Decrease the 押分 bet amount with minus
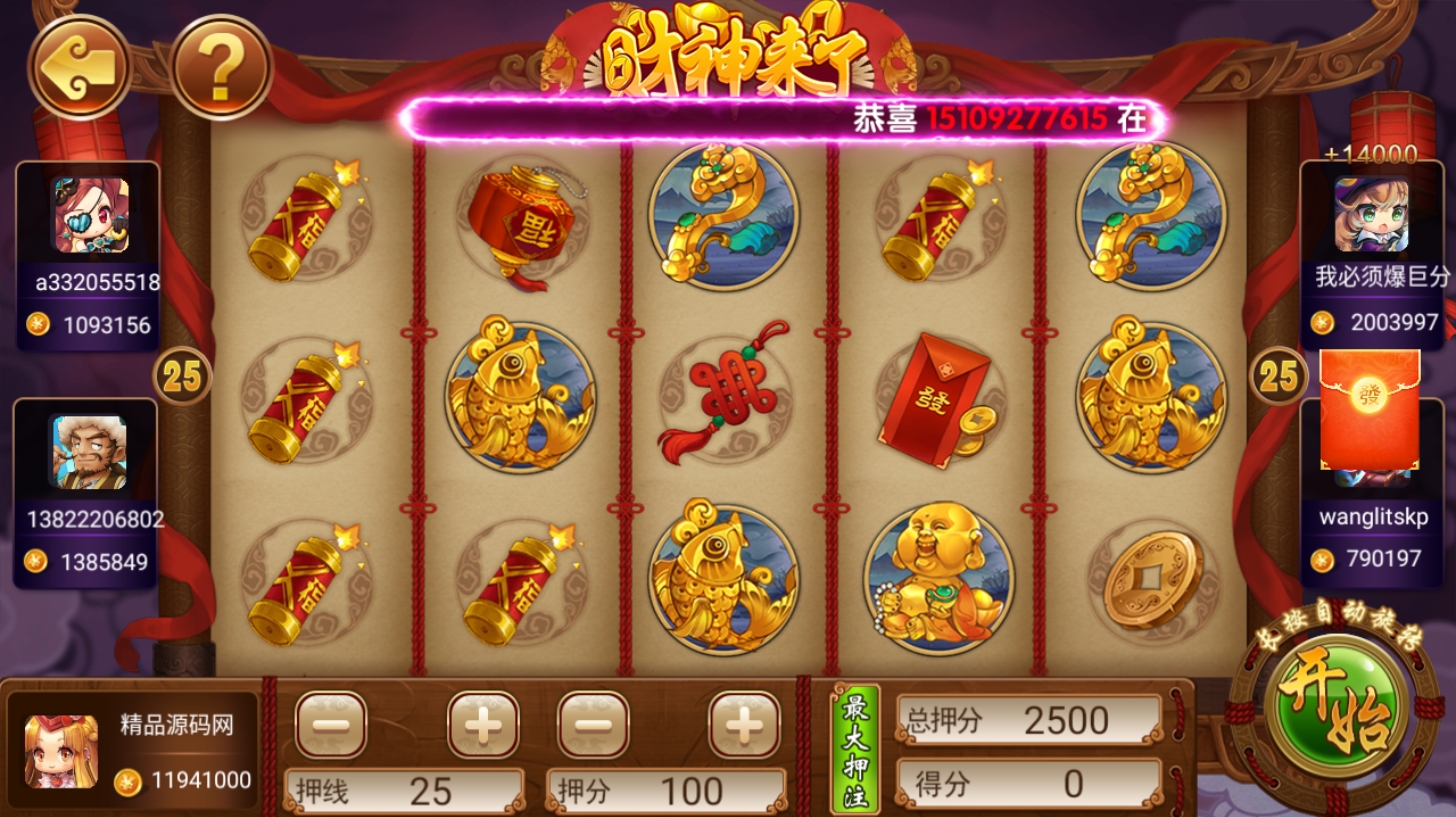Viewport: 1456px width, 817px height. click(x=593, y=724)
